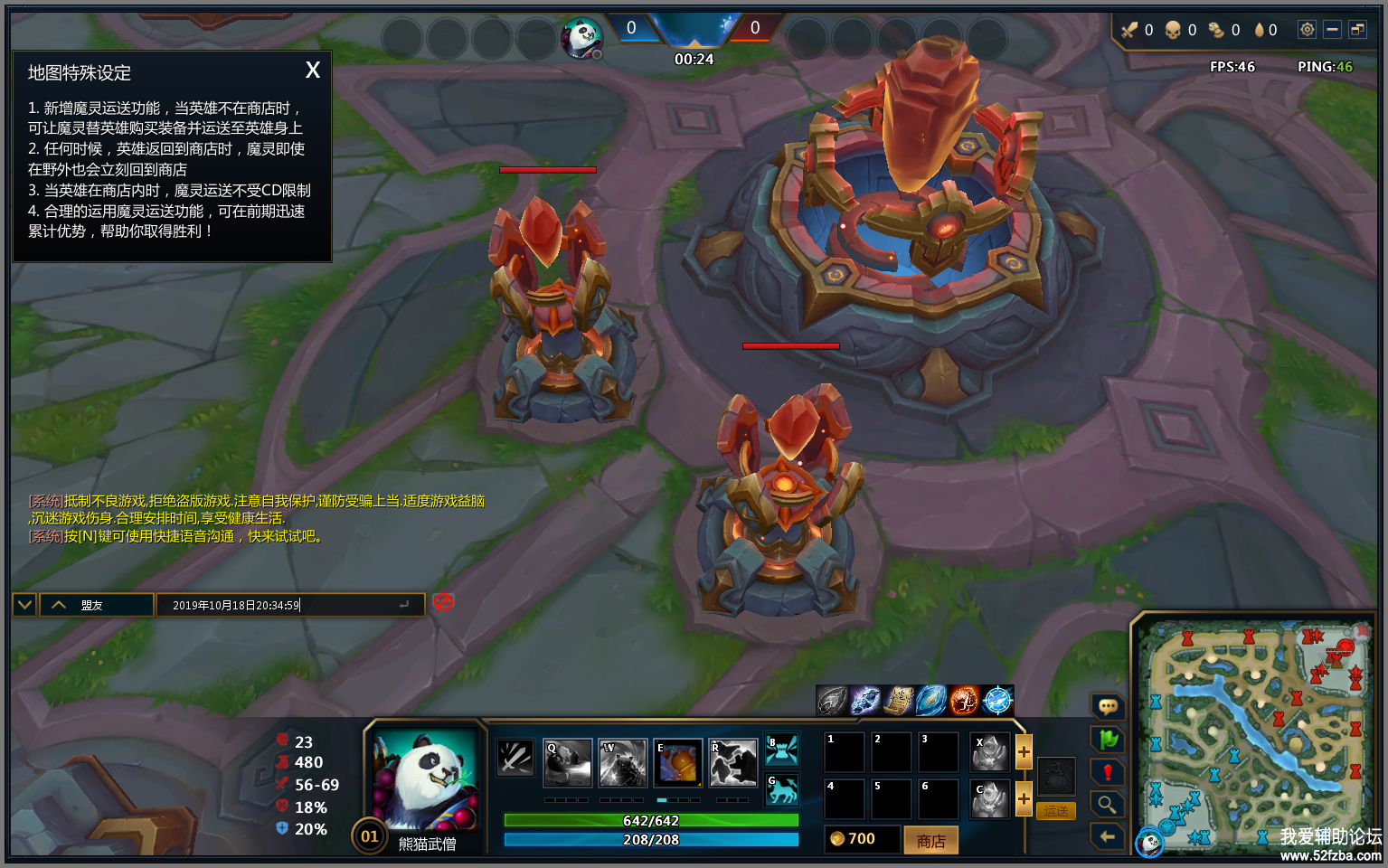This screenshot has width=1388, height=868.
Task: Close the map special settings panel
Action: (313, 71)
